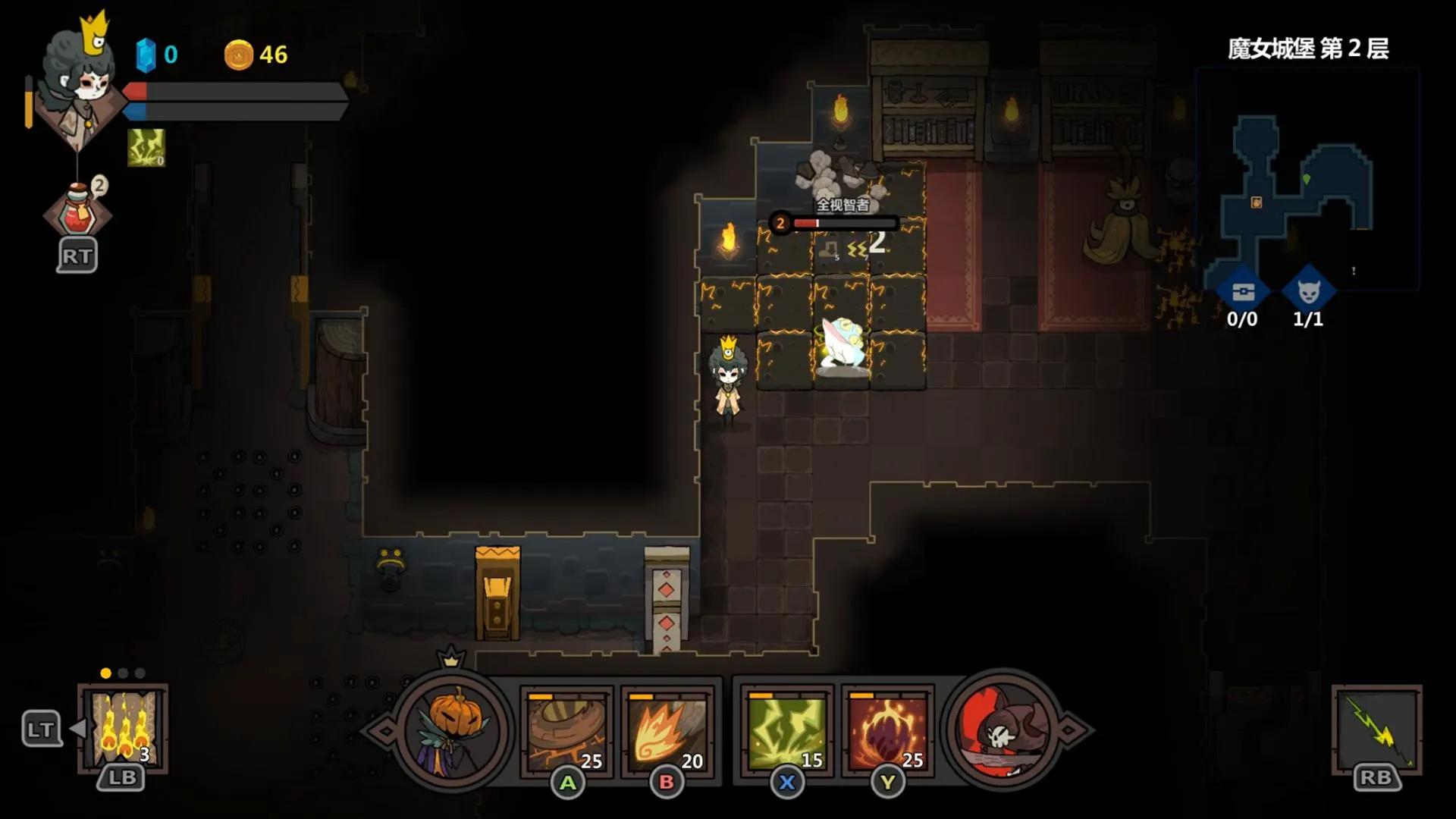
Task: Use the triple fire arrows item slot
Action: [x=123, y=728]
